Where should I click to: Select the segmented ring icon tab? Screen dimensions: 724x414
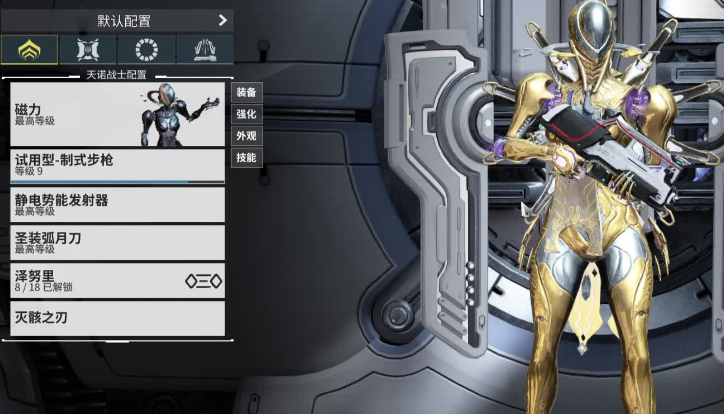[x=146, y=49]
